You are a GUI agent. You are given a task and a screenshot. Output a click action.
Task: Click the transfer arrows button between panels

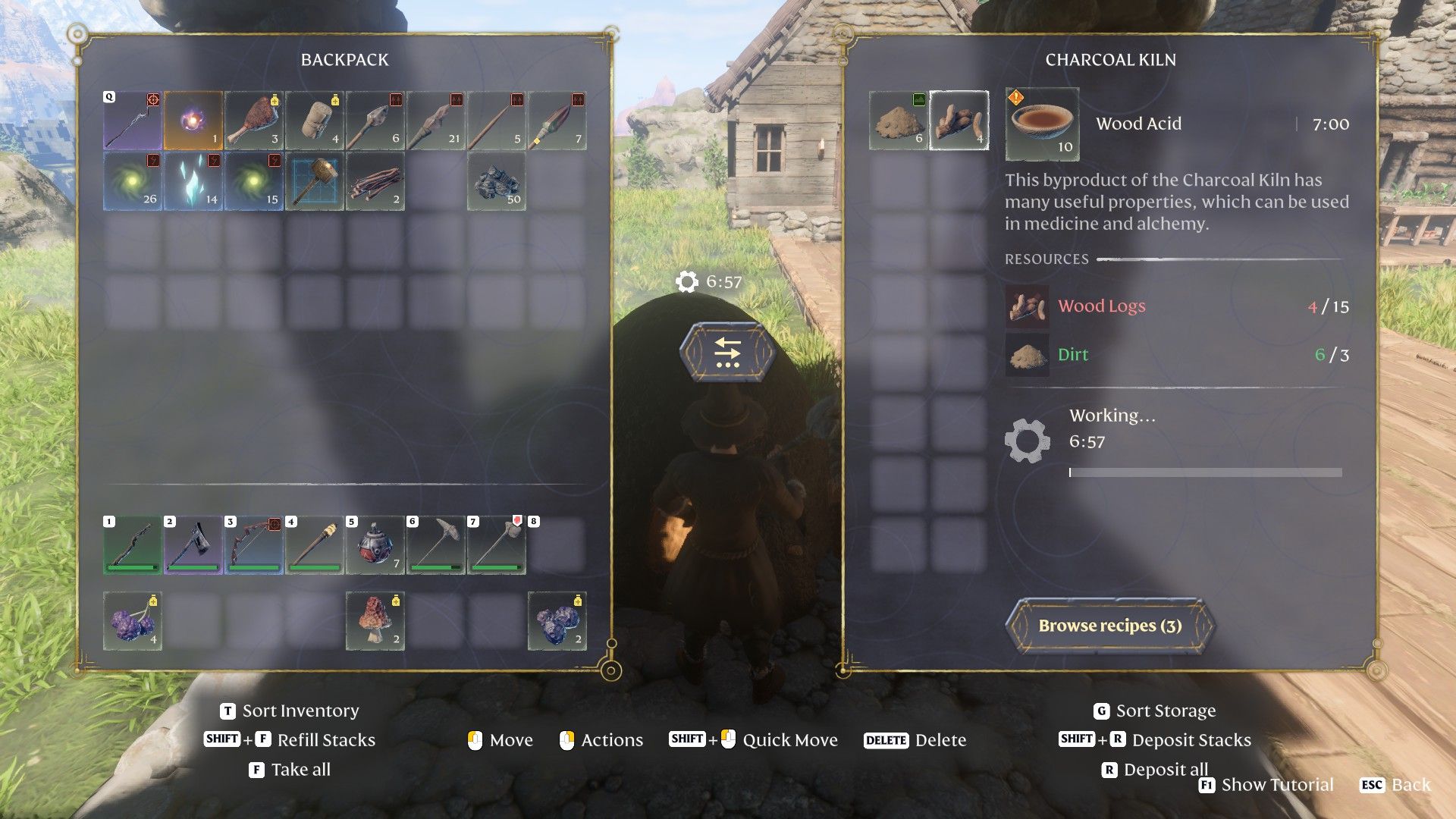(727, 353)
